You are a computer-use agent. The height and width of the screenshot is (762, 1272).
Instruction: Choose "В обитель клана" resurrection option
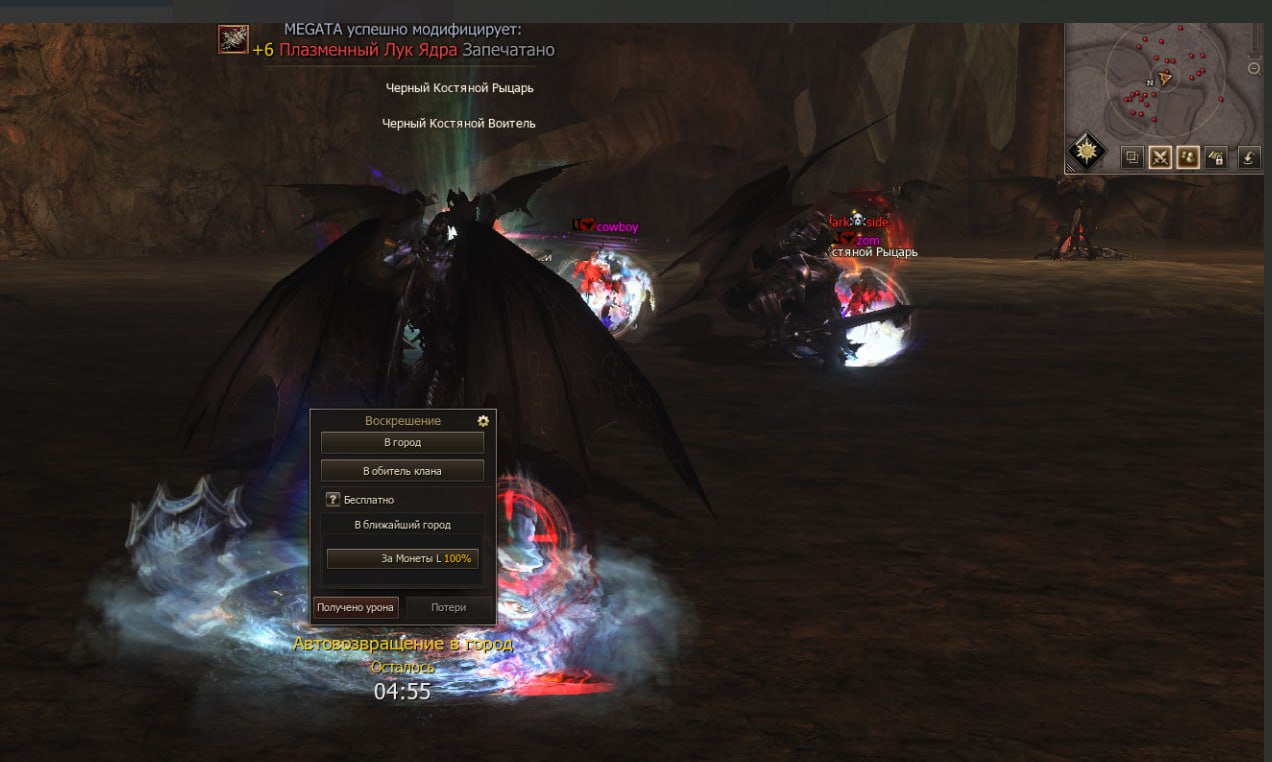tap(402, 470)
